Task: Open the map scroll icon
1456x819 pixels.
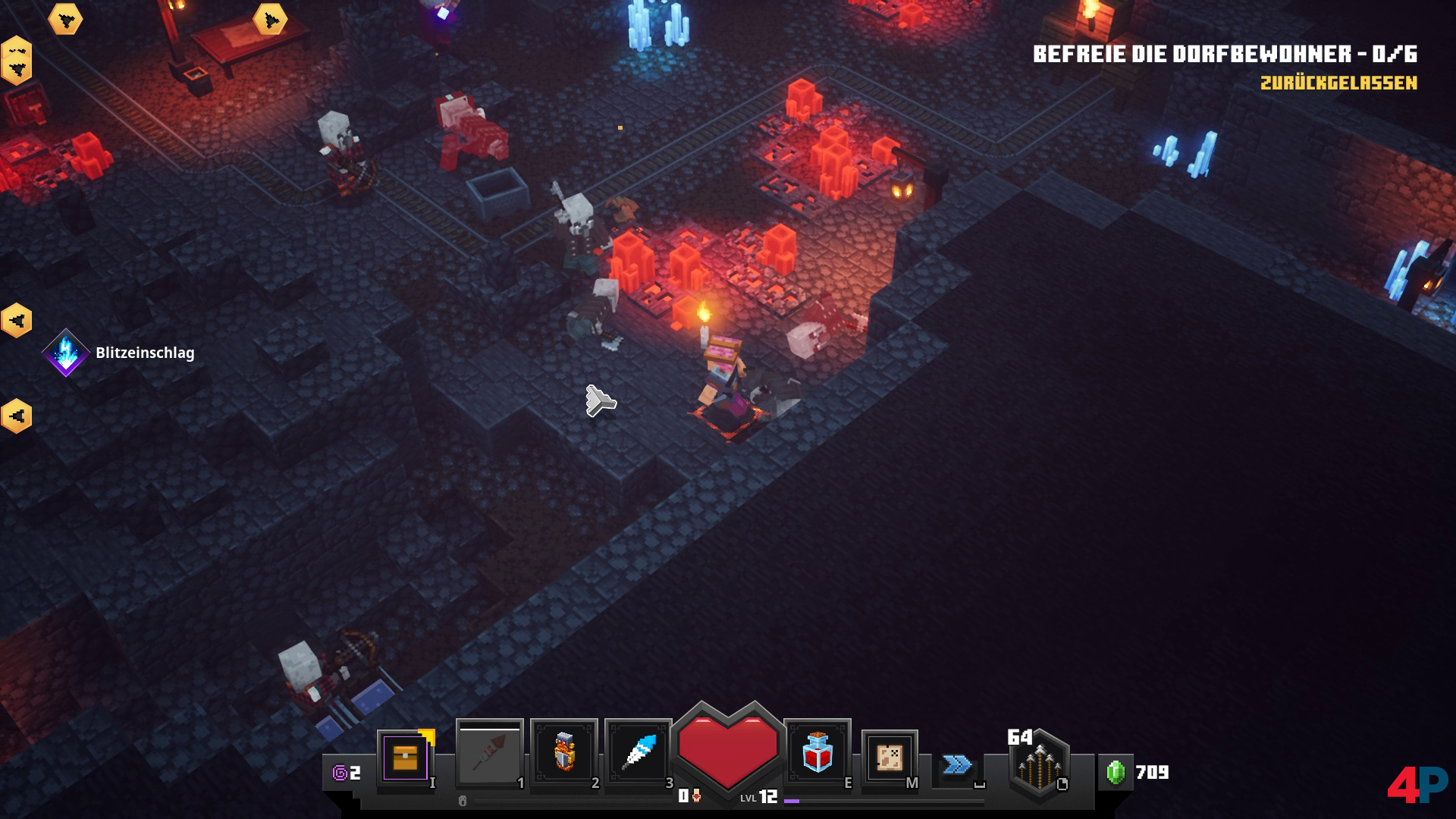Action: click(890, 758)
